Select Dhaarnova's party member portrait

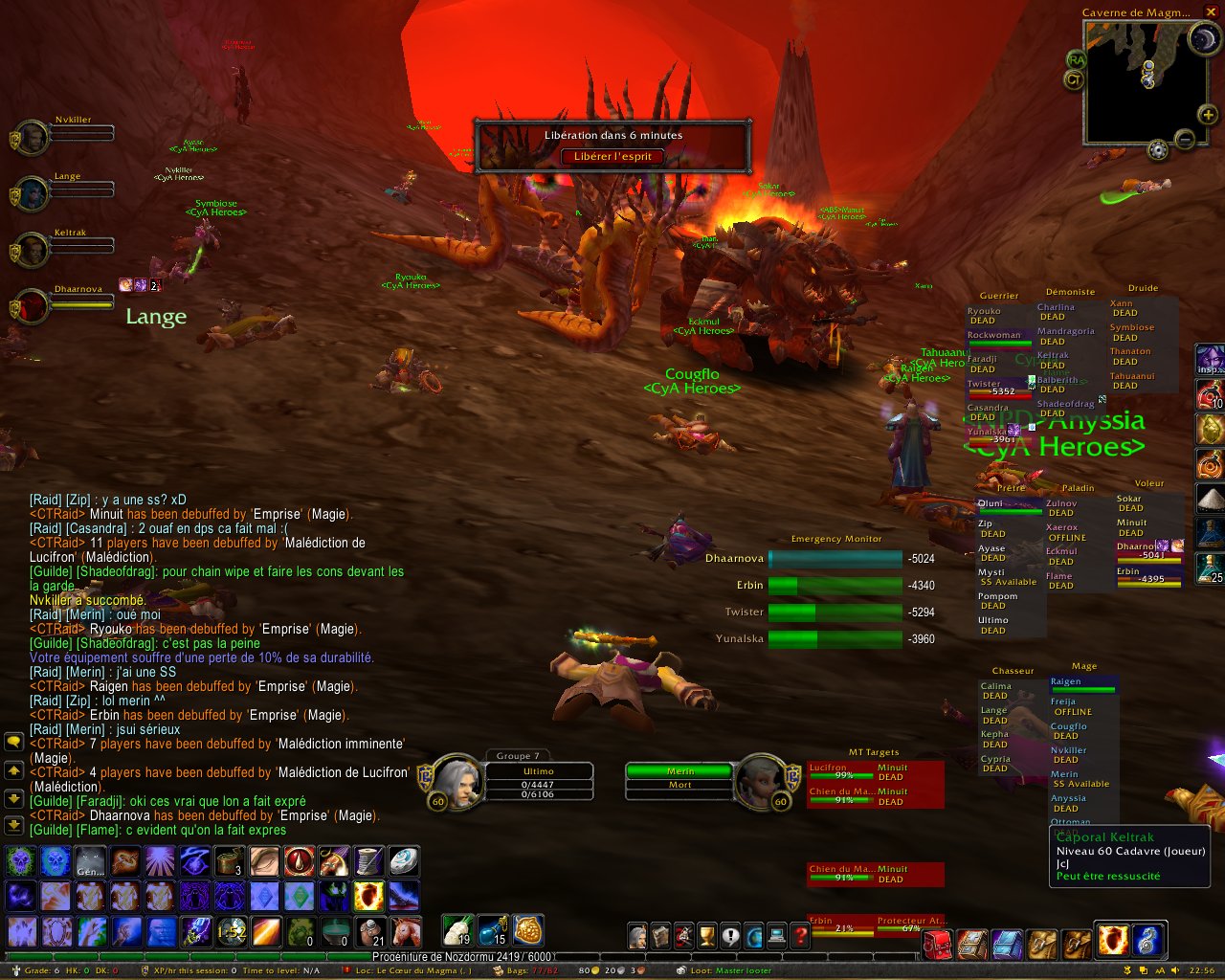[x=32, y=307]
